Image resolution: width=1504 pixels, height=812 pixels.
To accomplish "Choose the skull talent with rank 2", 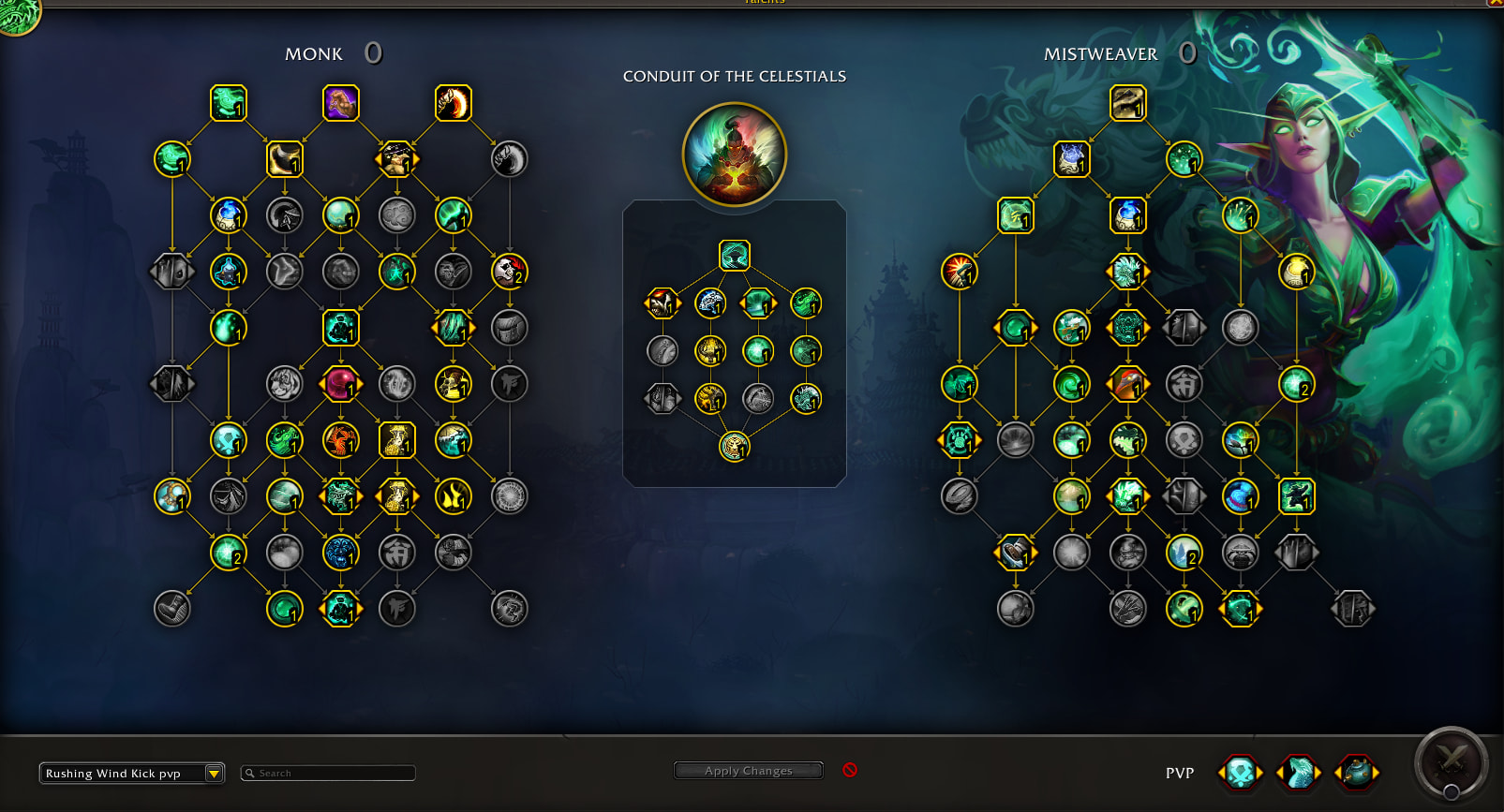I will 510,272.
